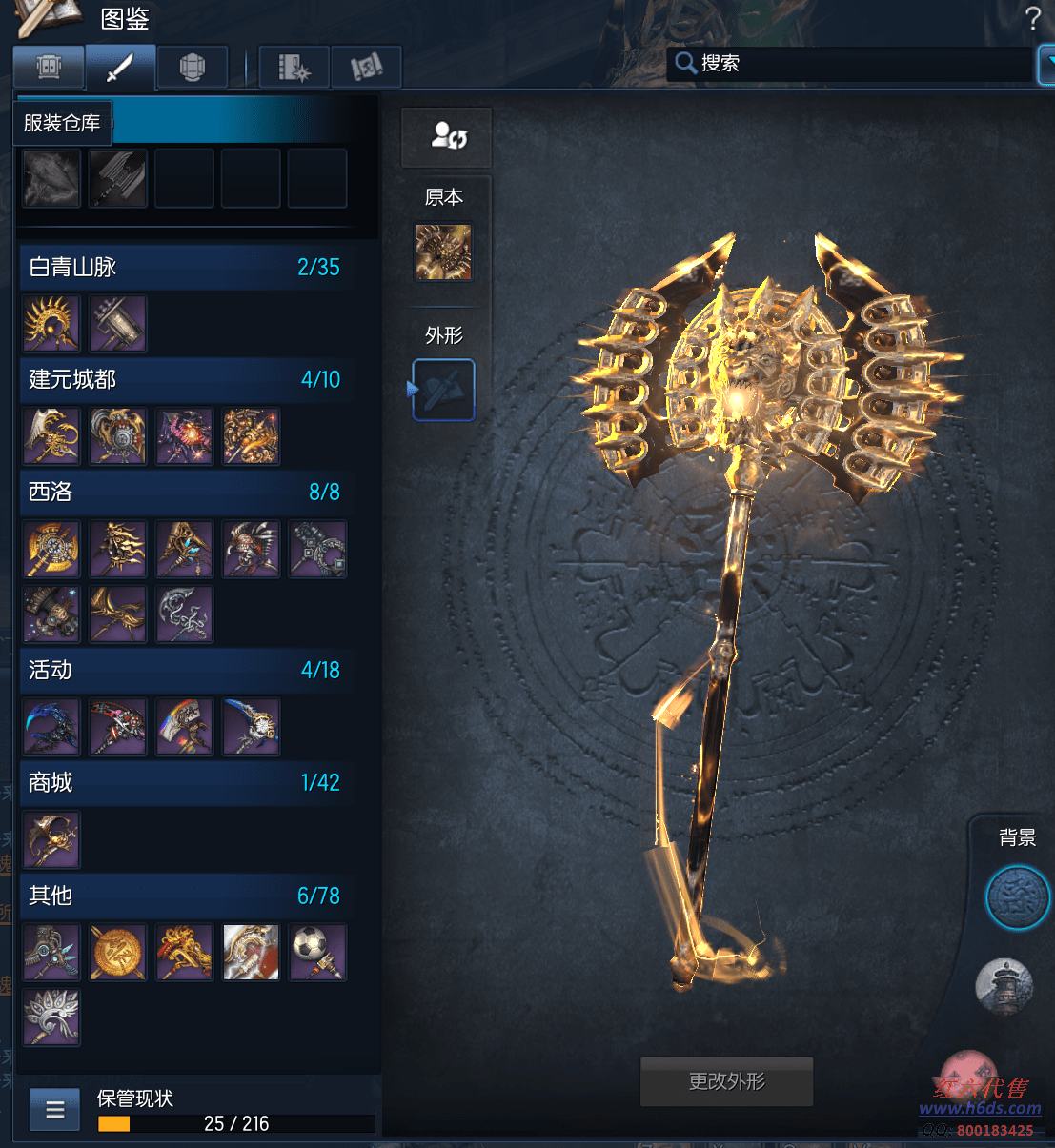Select the golden coin weapon skin
The width and height of the screenshot is (1055, 1148).
118,952
